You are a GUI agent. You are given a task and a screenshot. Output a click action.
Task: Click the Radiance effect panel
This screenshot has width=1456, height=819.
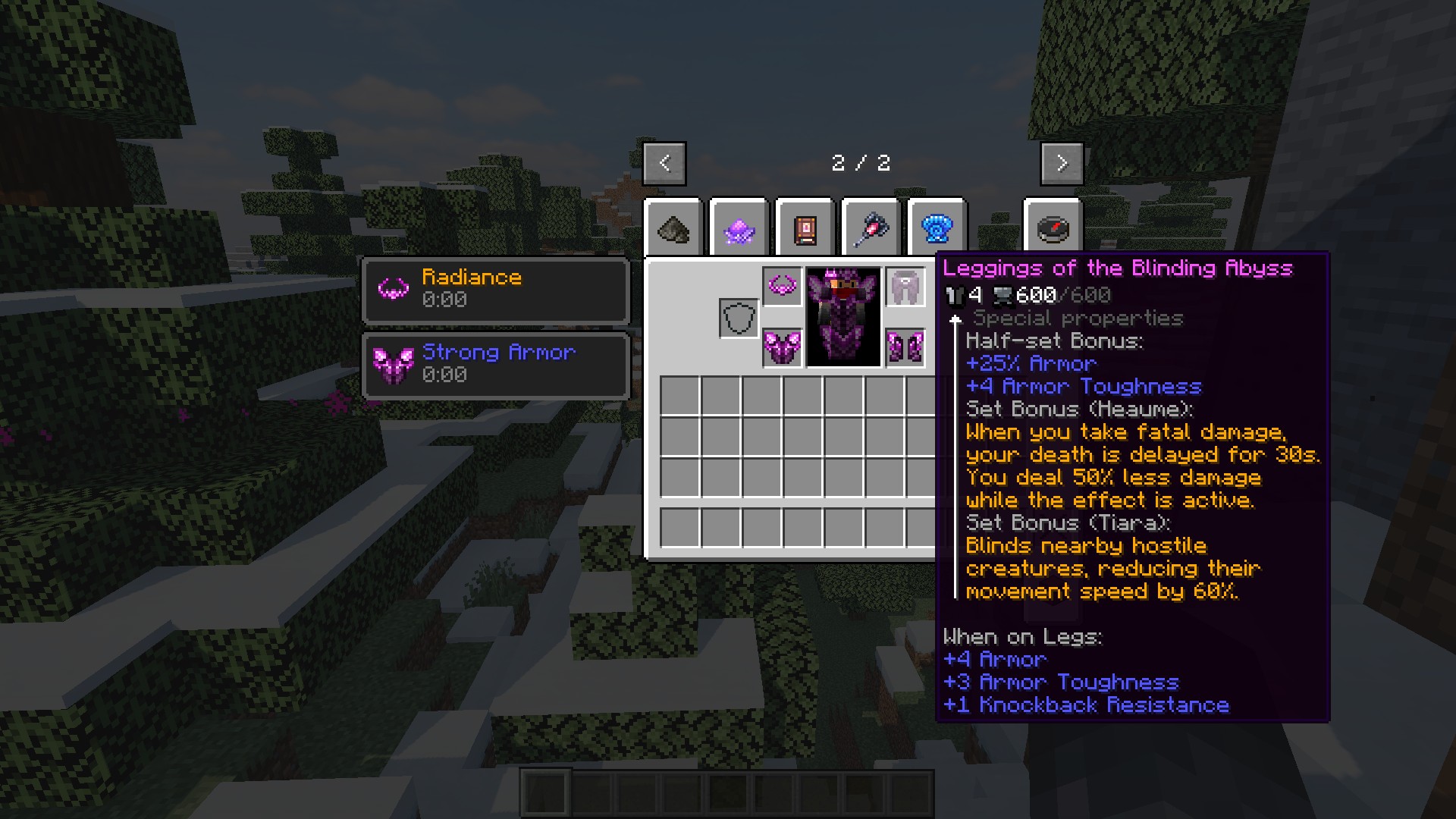496,290
